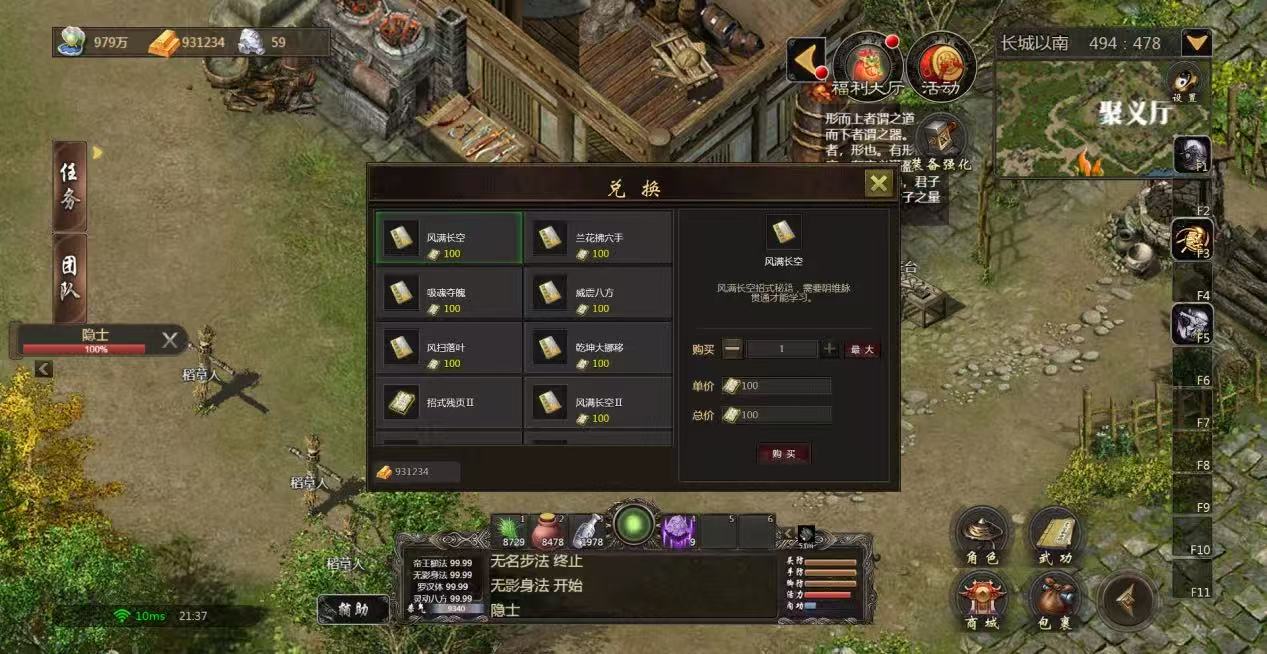
Task: Close the 兑换 exchange window
Action: pyautogui.click(x=878, y=183)
